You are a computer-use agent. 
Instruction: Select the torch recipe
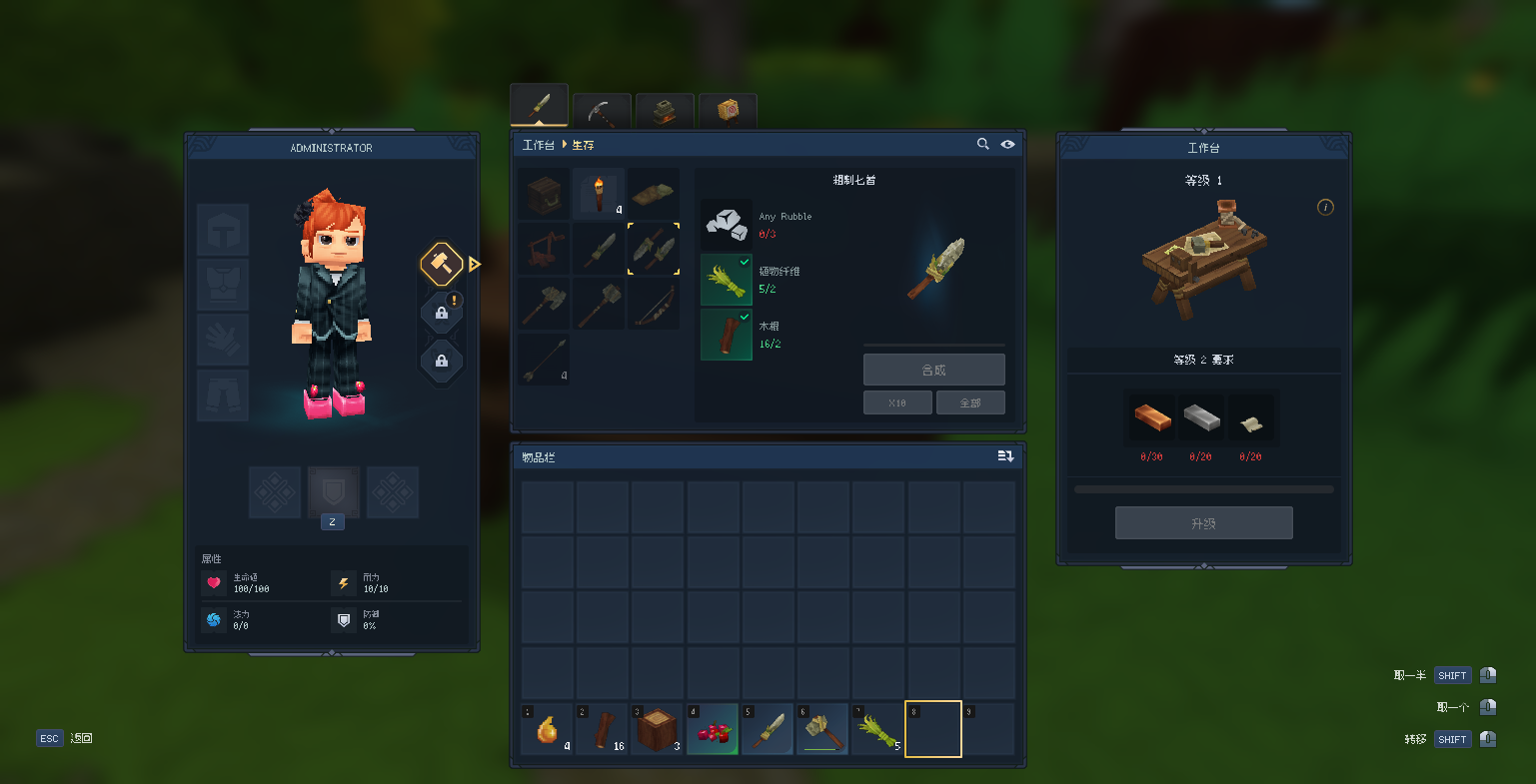pos(600,194)
